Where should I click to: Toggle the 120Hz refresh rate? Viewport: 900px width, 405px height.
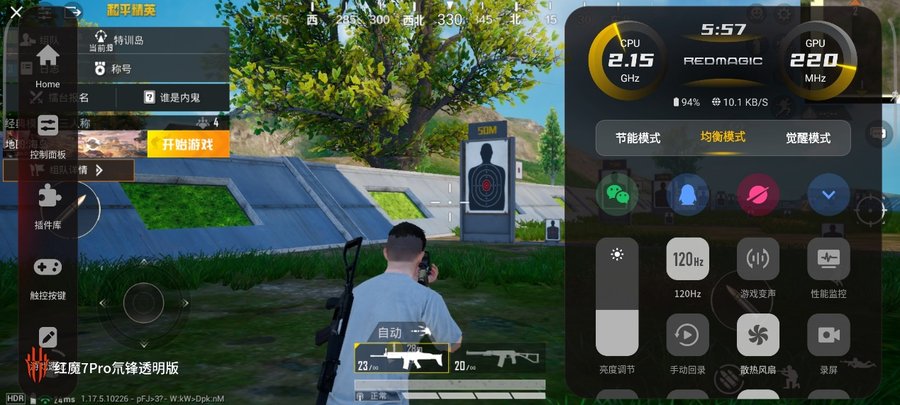(687, 259)
